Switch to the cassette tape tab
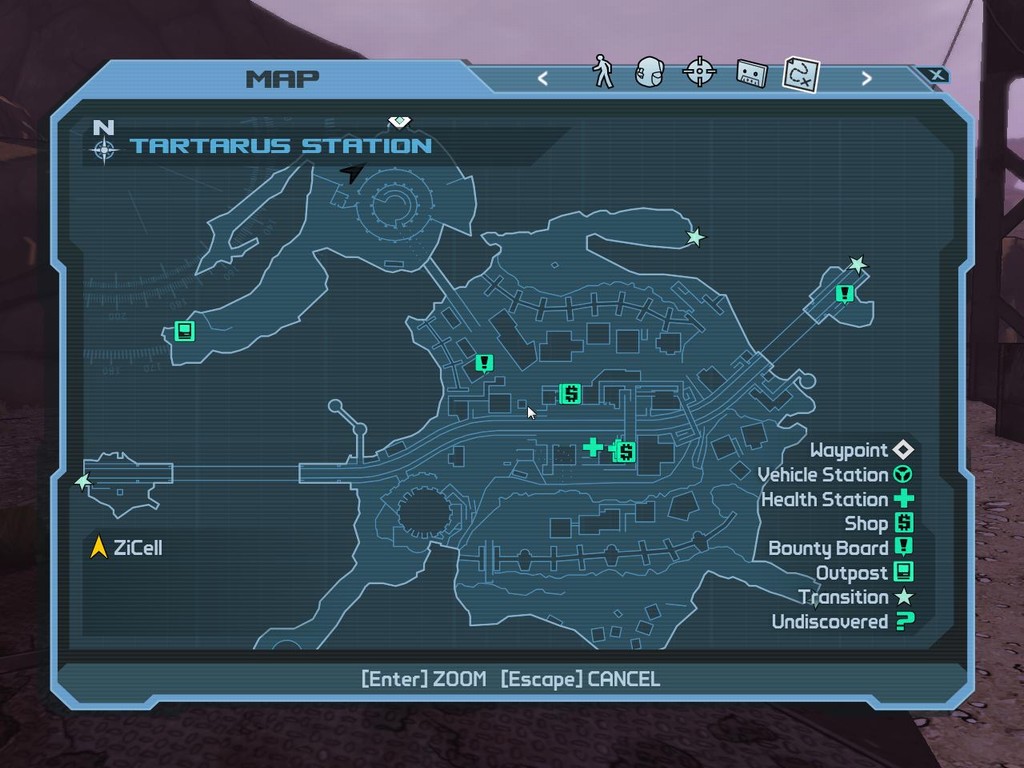1024x768 pixels. click(751, 72)
